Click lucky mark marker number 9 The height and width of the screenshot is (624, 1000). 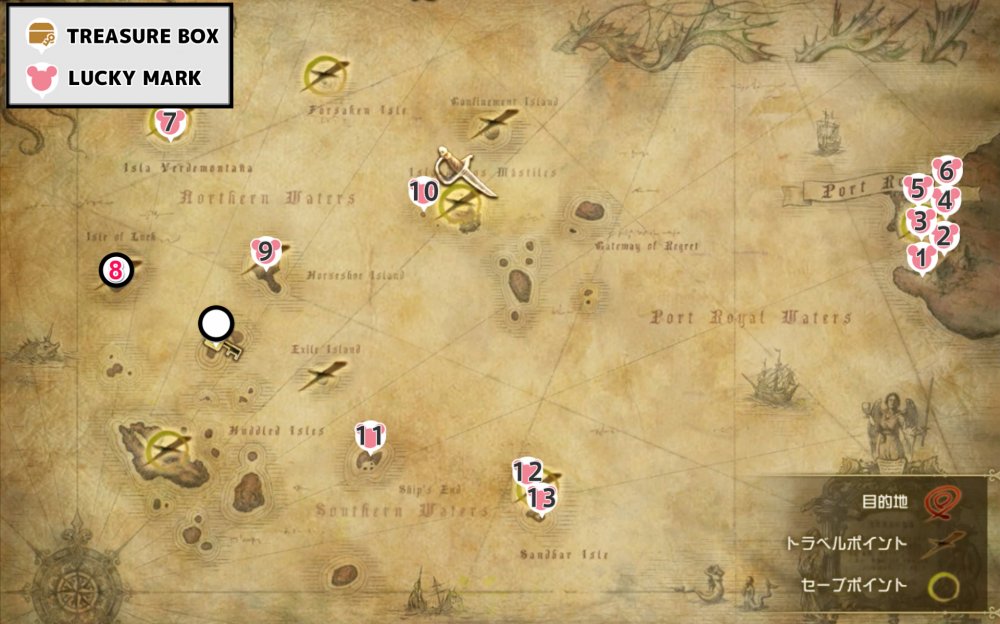click(265, 251)
